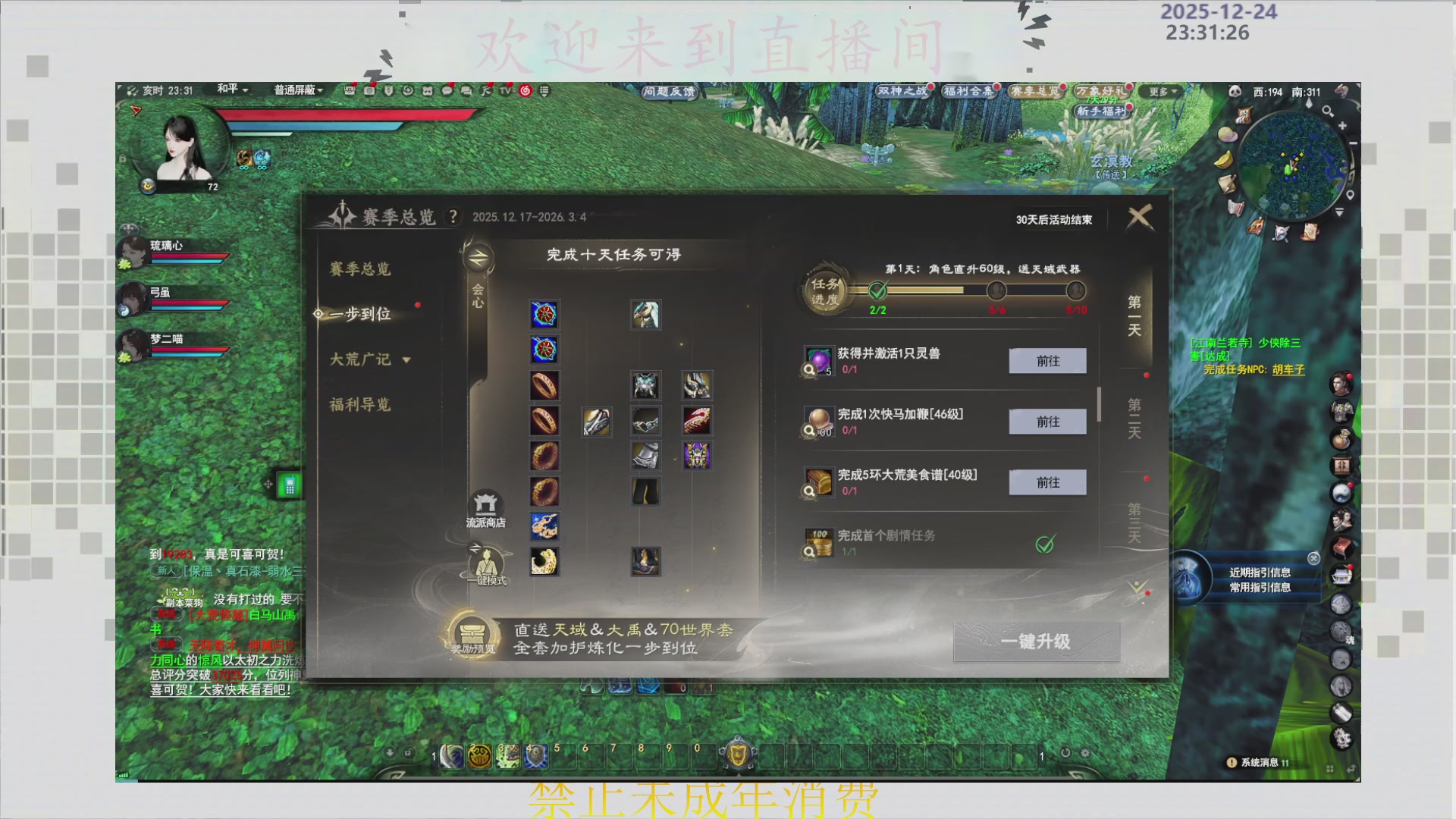Open the NetEase Cloud Music red icon
The height and width of the screenshot is (819, 1456).
click(x=525, y=91)
